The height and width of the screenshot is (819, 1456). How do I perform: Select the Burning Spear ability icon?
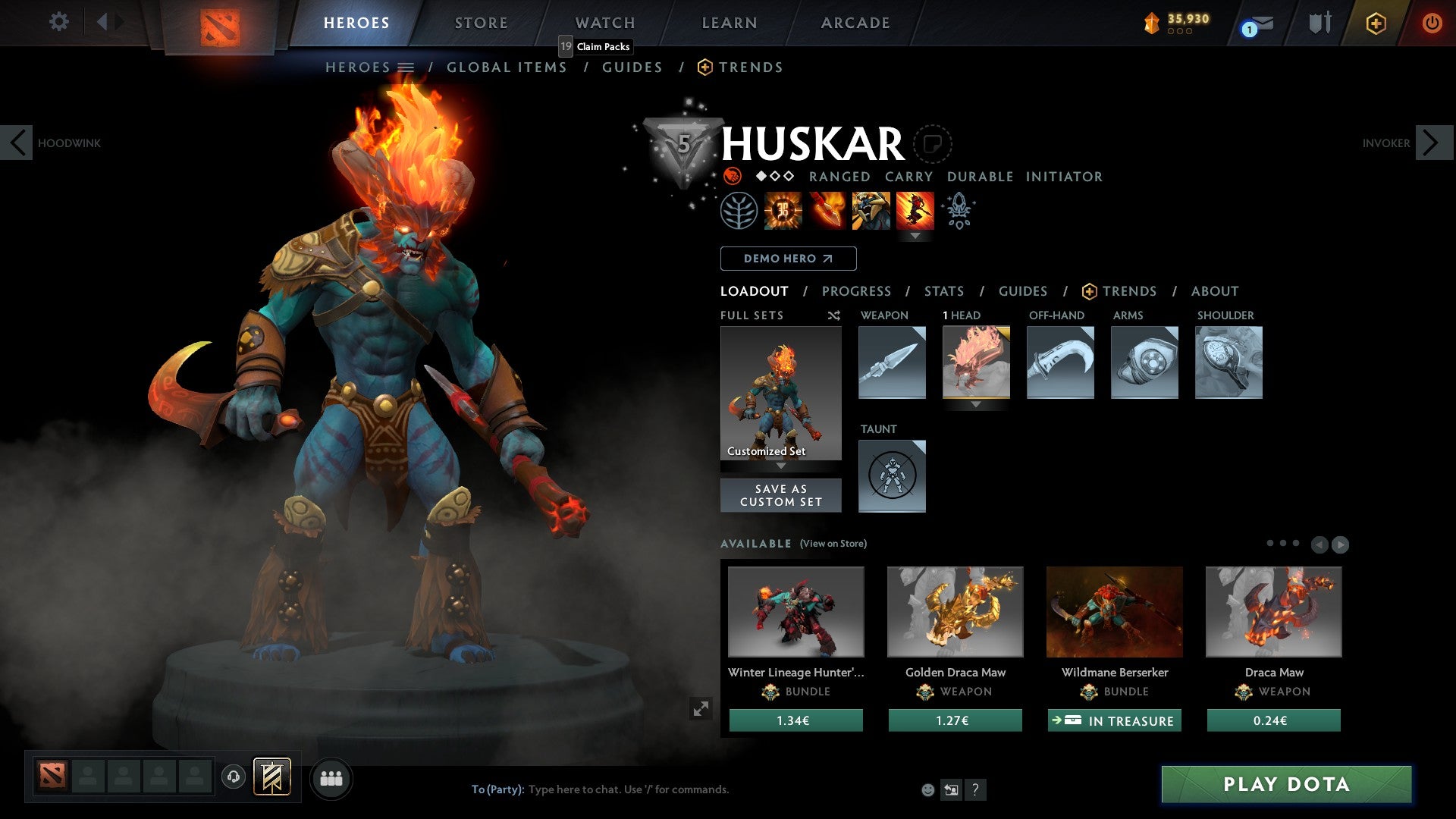click(x=827, y=211)
